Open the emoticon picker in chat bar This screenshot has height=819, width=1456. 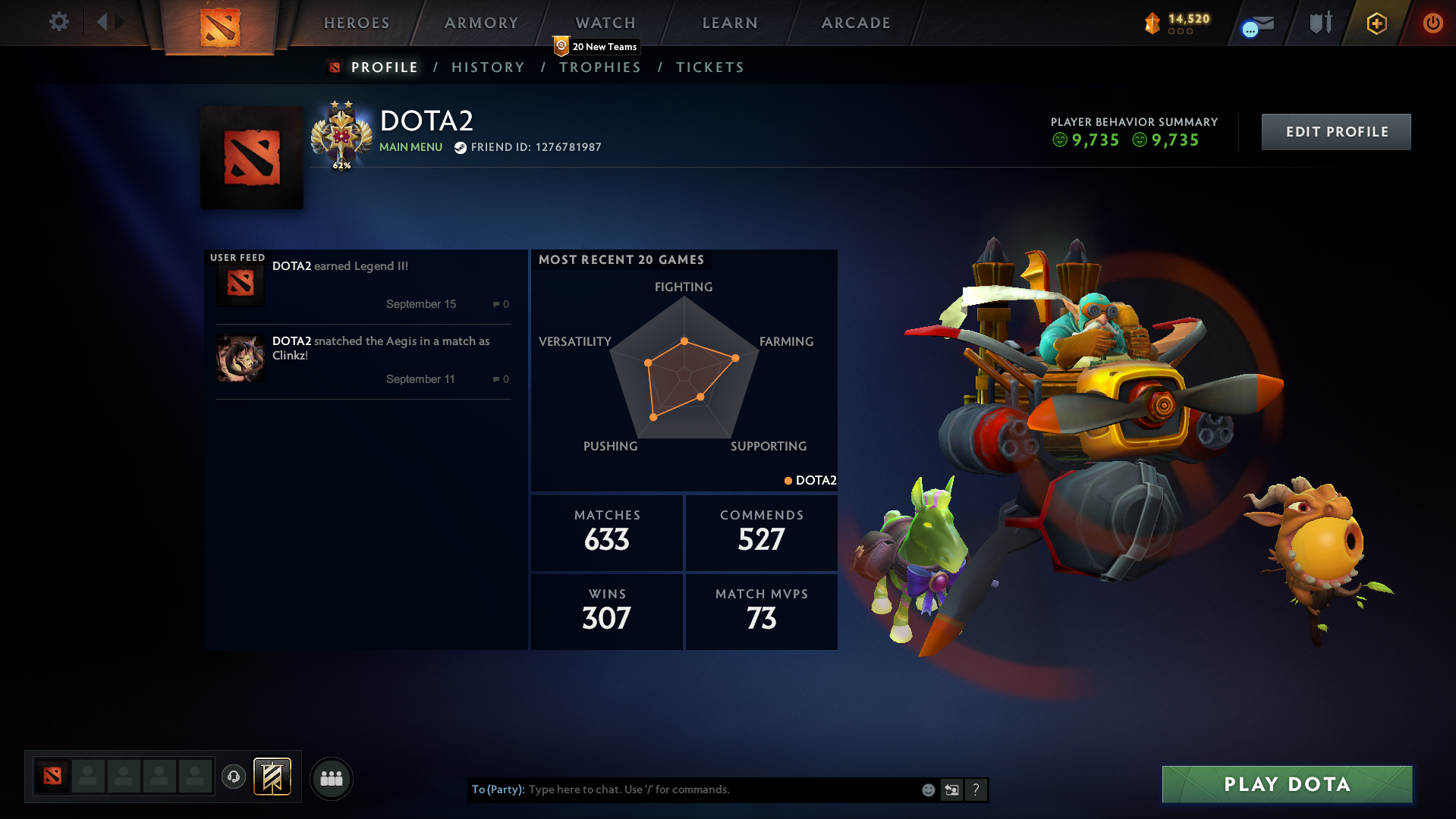tap(928, 789)
